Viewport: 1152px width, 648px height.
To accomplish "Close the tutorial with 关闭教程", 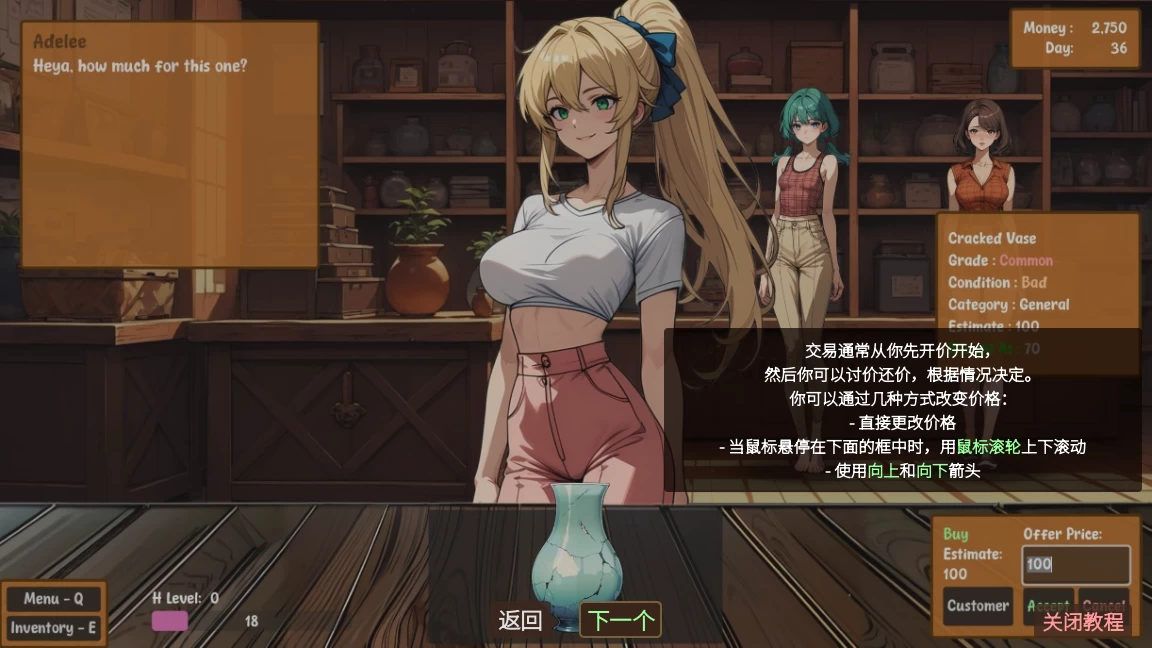I will pyautogui.click(x=1083, y=622).
